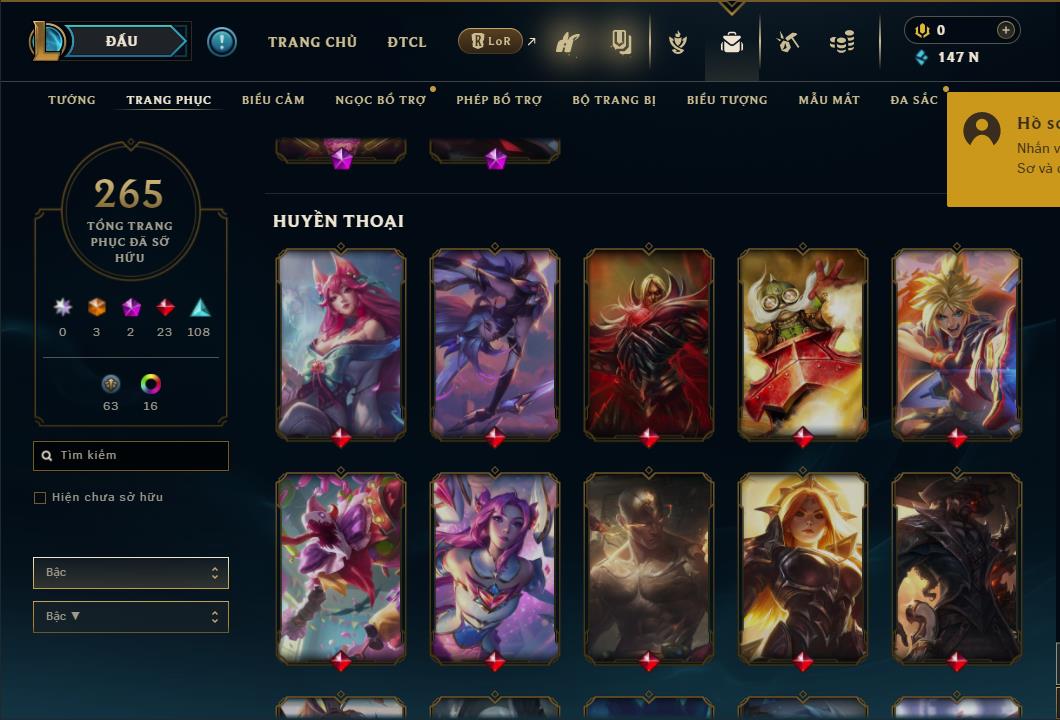The width and height of the screenshot is (1060, 720).
Task: Select the pink-haired Ahri skin card
Action: pyautogui.click(x=341, y=342)
